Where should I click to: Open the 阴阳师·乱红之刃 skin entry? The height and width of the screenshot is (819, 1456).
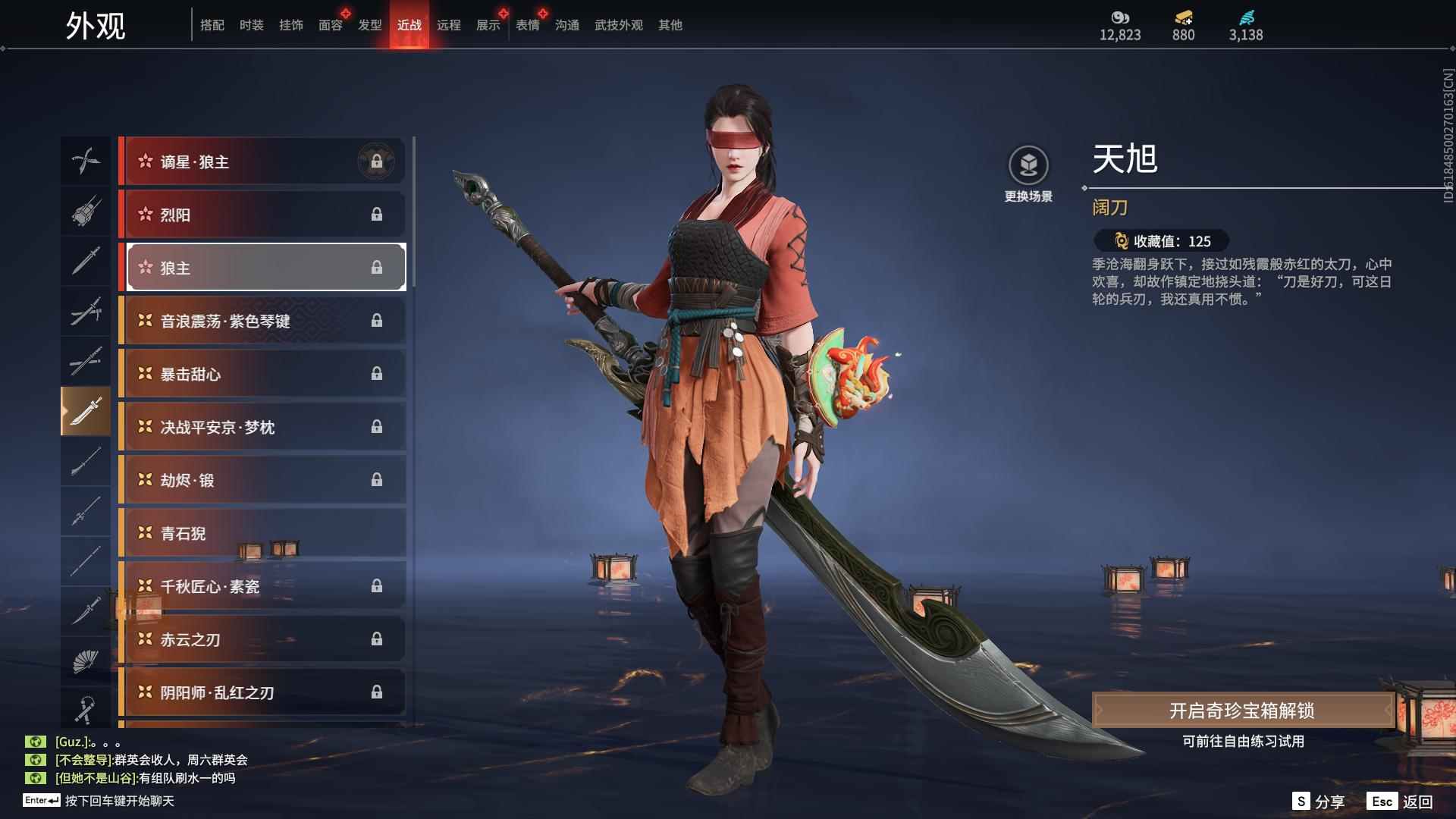point(262,692)
